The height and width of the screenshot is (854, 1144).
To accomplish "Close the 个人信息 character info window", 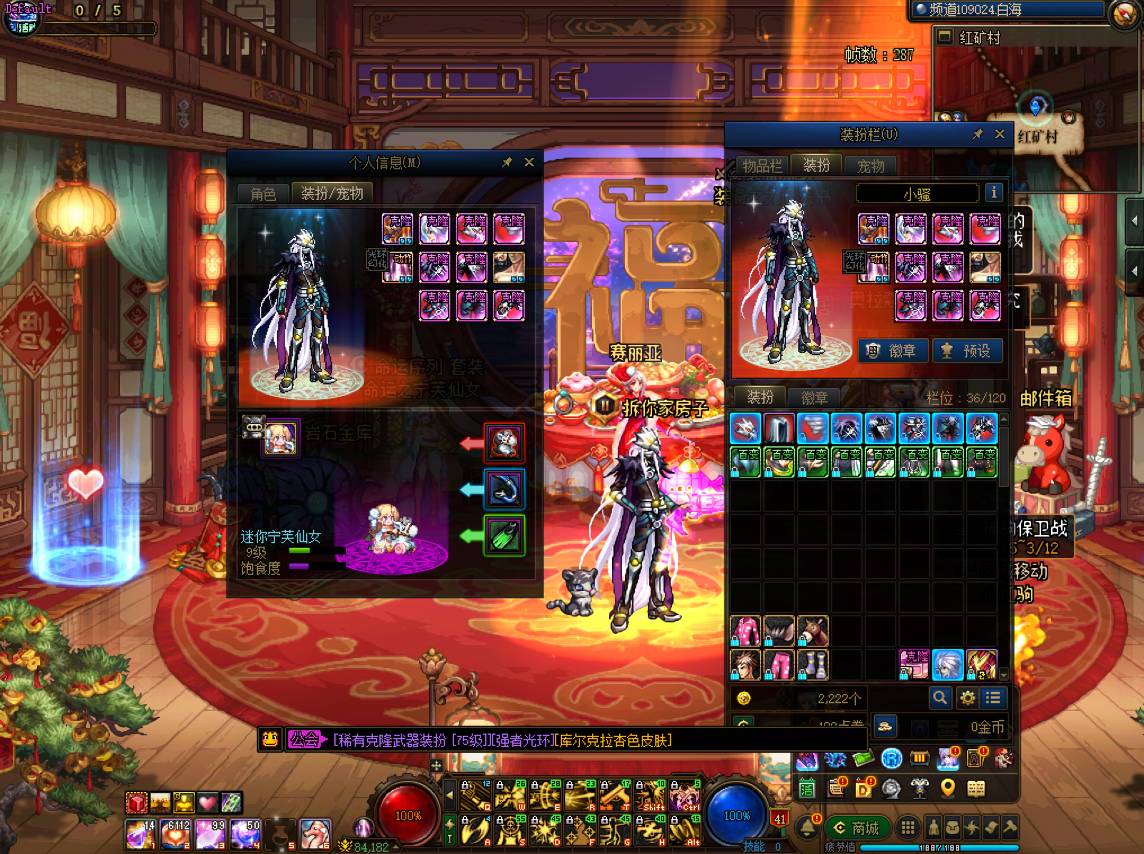I will [529, 162].
